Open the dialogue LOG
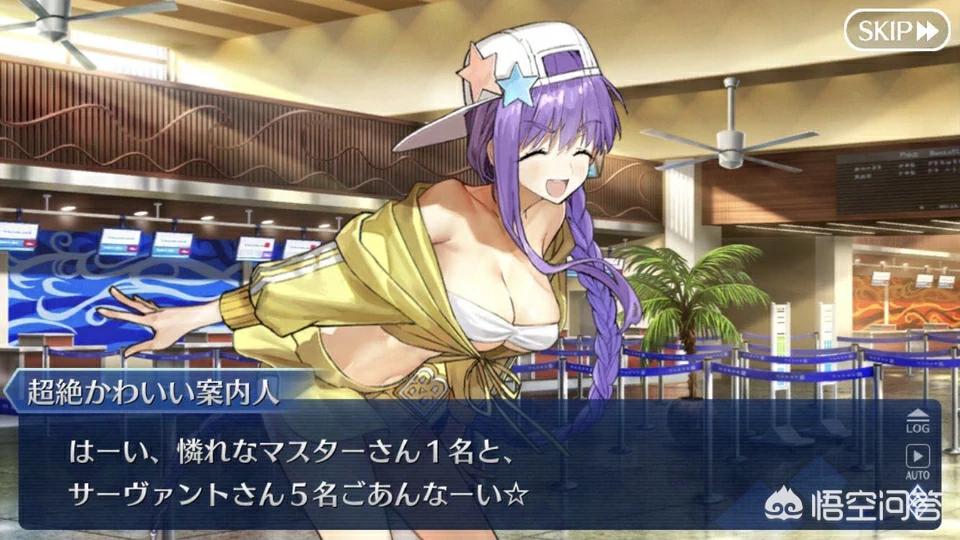The image size is (960, 540). 917,421
